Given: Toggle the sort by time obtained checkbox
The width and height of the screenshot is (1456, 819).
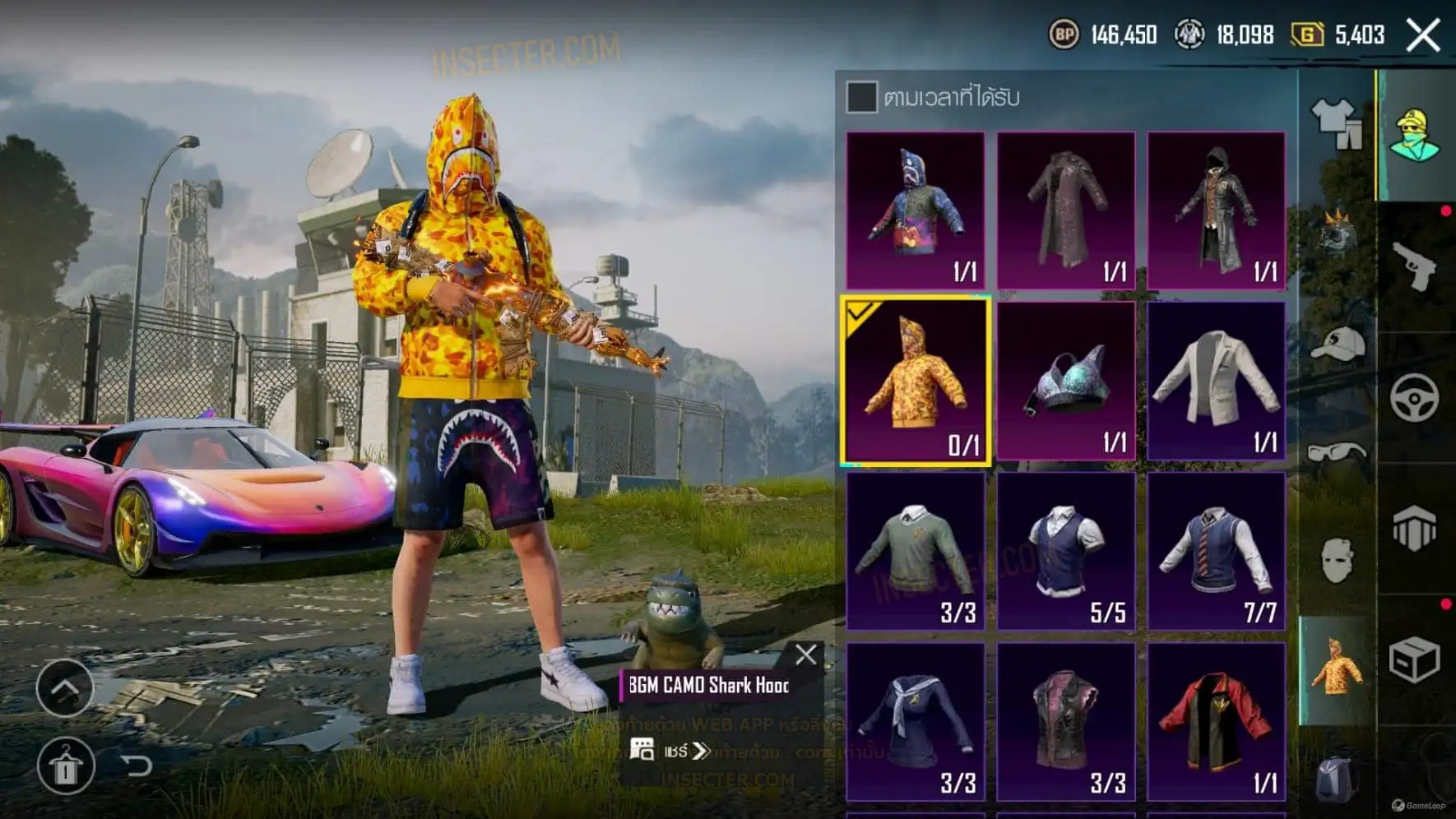Looking at the screenshot, I should tap(861, 97).
